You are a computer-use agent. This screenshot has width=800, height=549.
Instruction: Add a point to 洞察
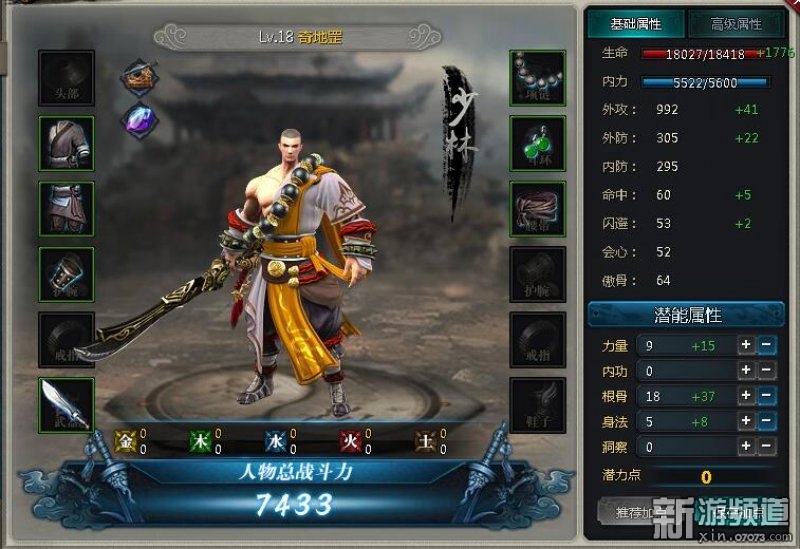pyautogui.click(x=745, y=447)
